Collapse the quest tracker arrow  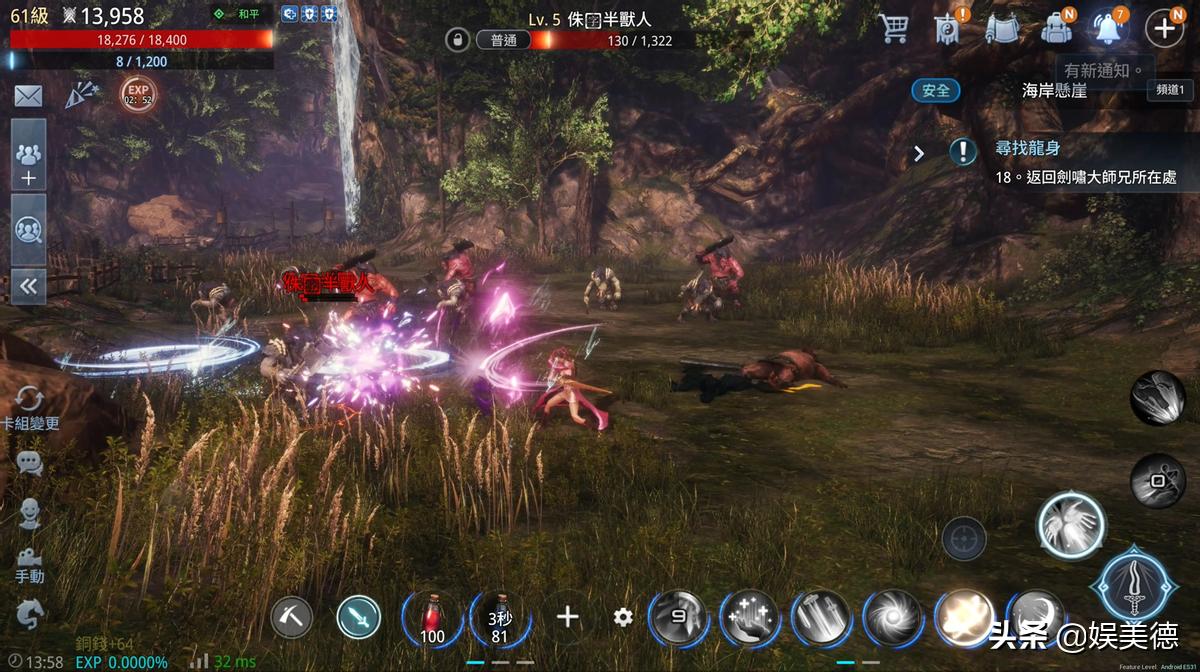coord(919,153)
